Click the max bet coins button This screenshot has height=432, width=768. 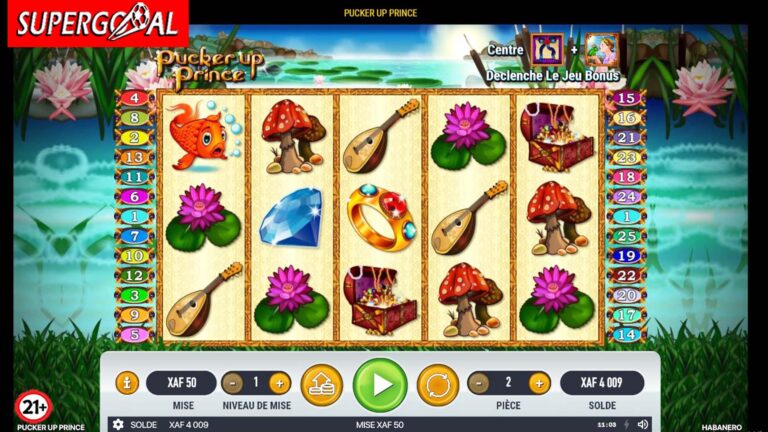(321, 384)
